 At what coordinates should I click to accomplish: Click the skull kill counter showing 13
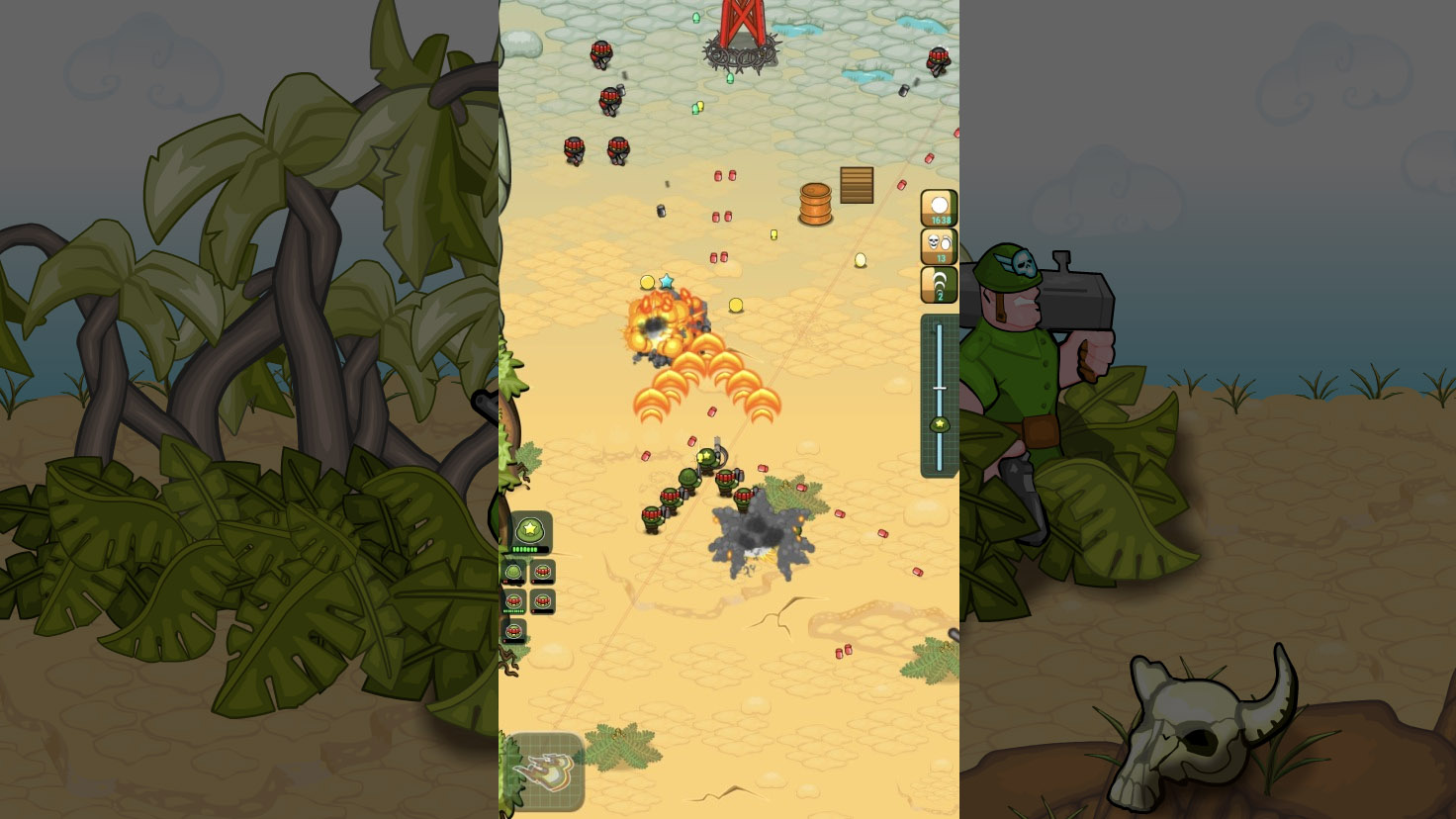click(938, 245)
